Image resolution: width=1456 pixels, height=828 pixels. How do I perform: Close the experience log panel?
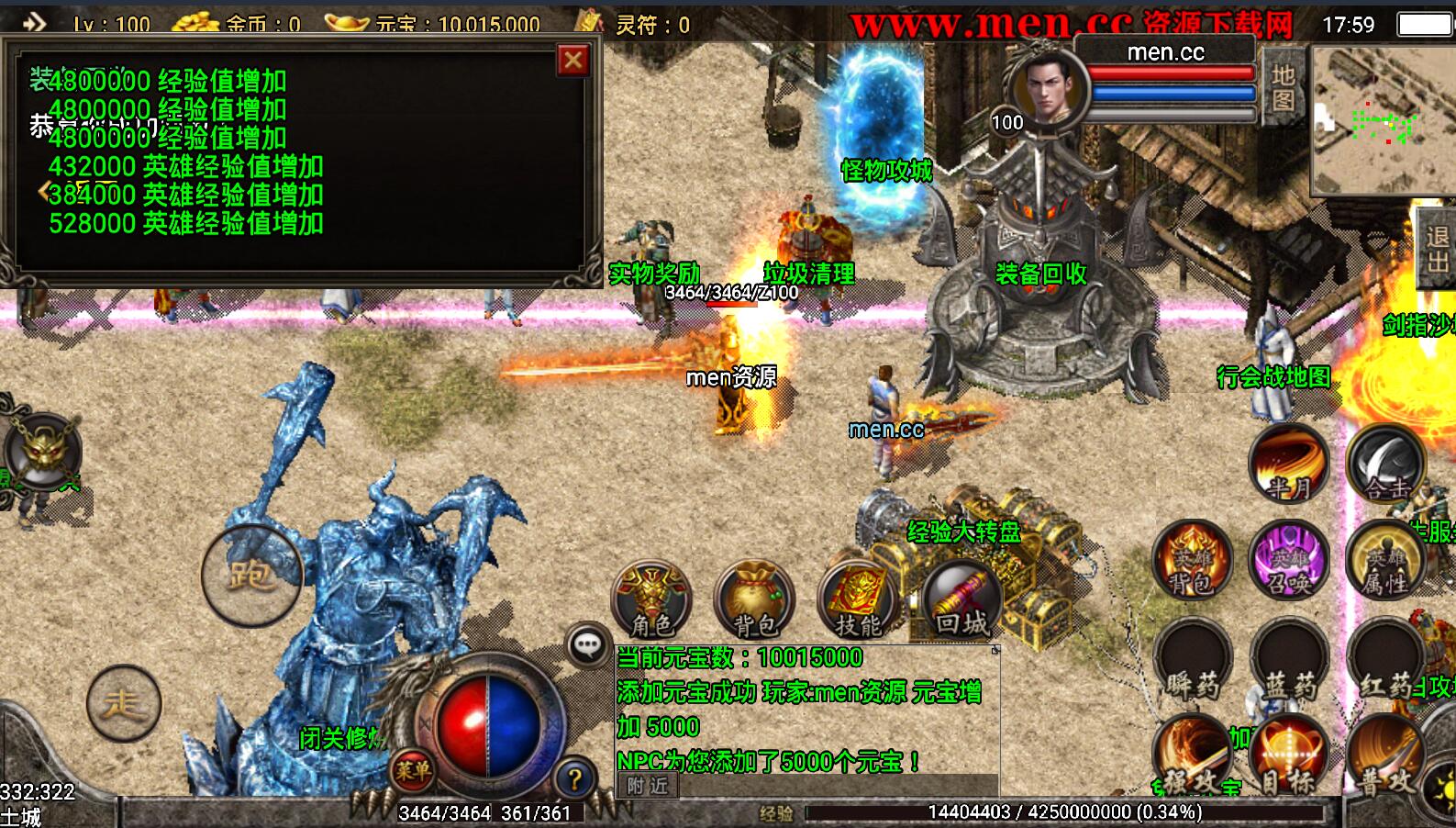point(573,61)
